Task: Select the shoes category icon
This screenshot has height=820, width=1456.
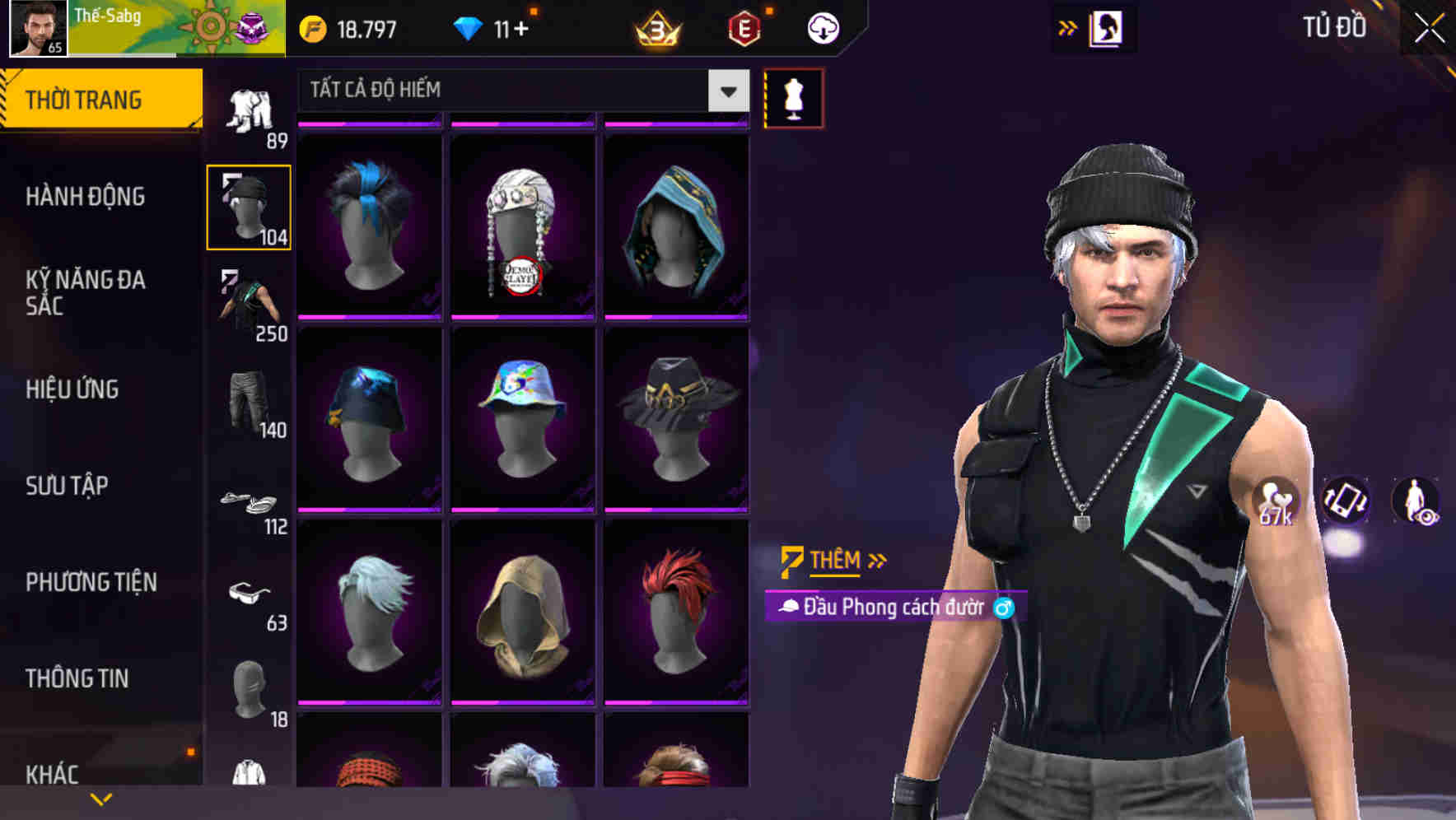Action: tap(250, 502)
